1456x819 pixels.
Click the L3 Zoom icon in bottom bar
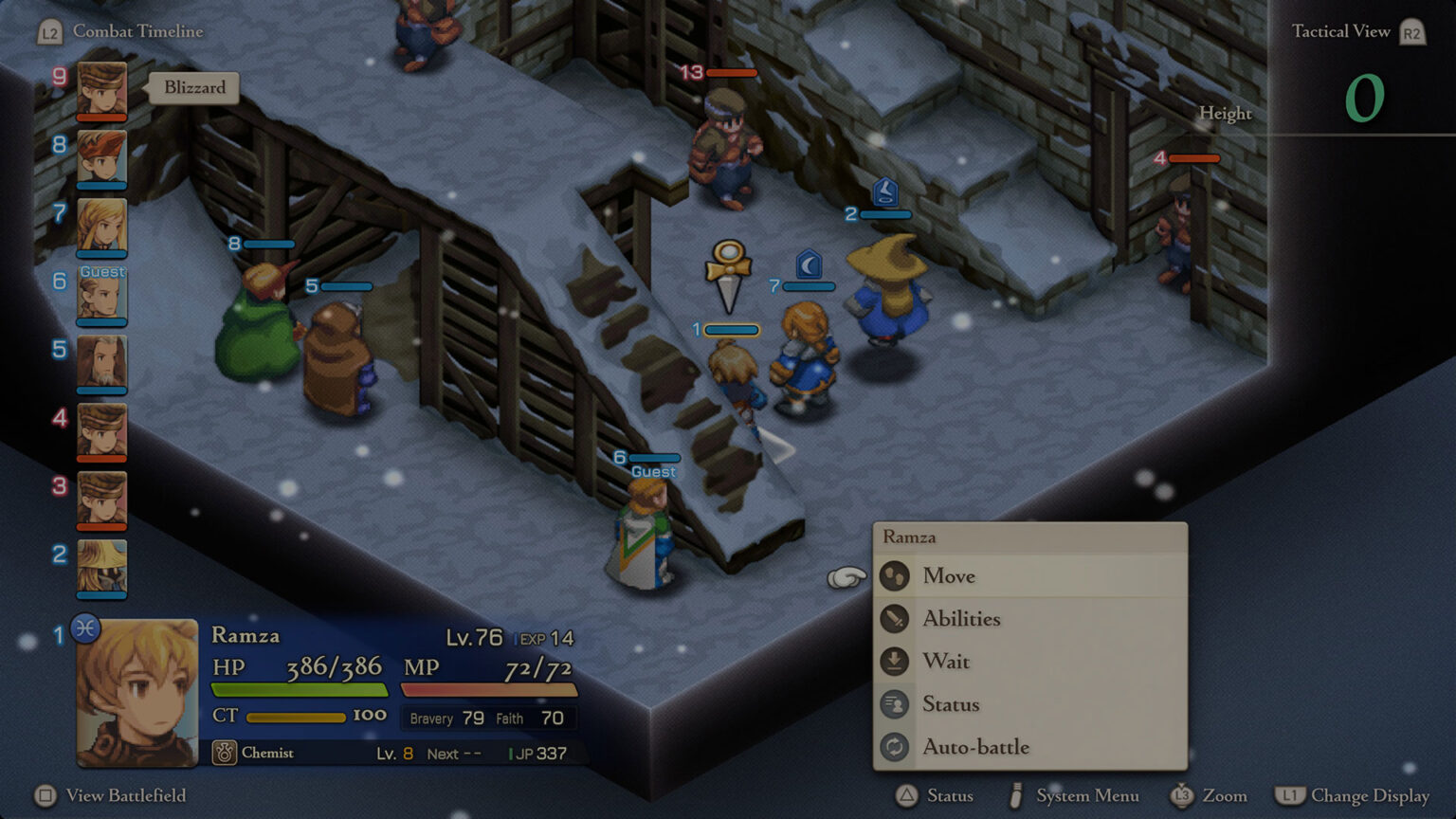pos(1182,795)
